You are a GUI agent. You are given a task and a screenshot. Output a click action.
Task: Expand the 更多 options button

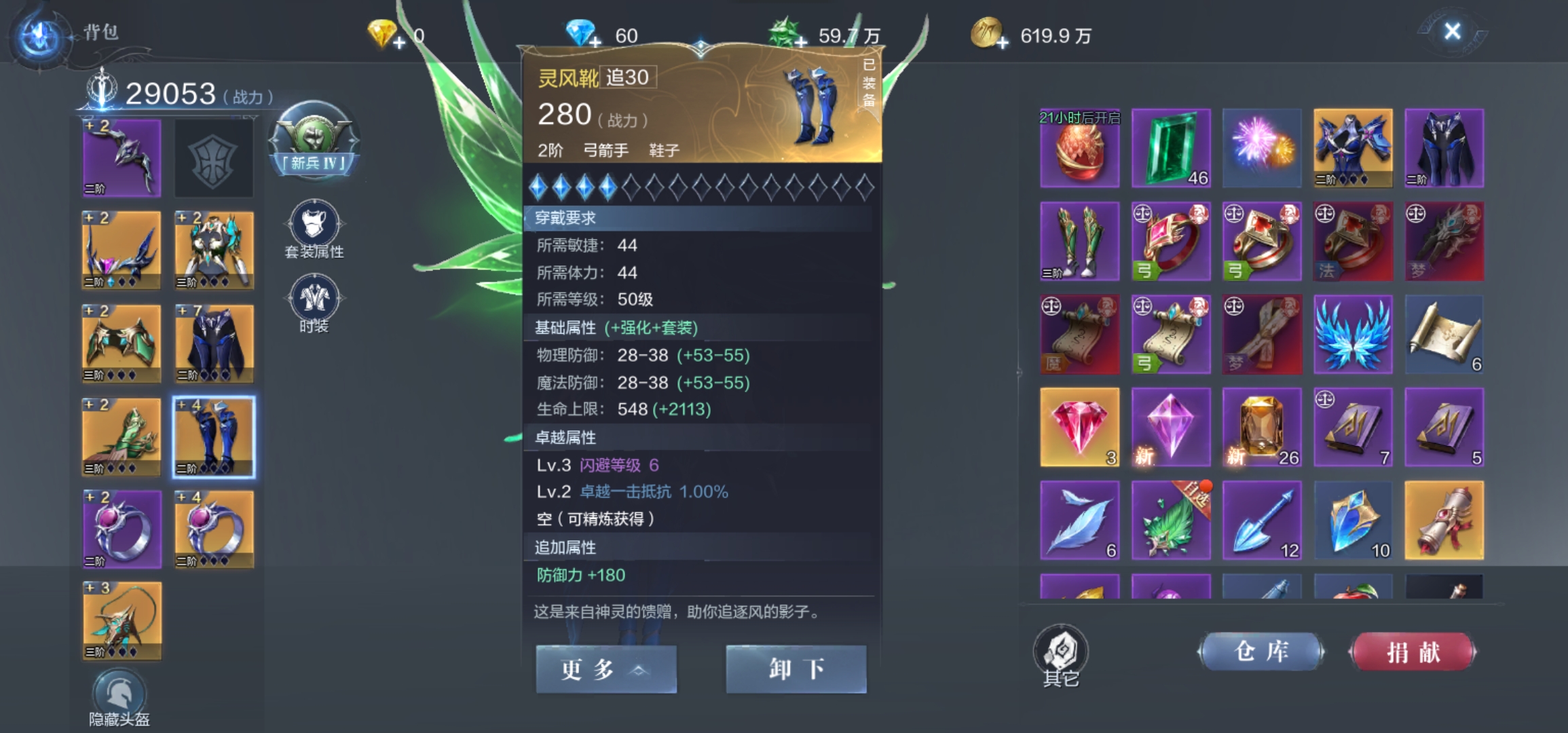coord(605,669)
